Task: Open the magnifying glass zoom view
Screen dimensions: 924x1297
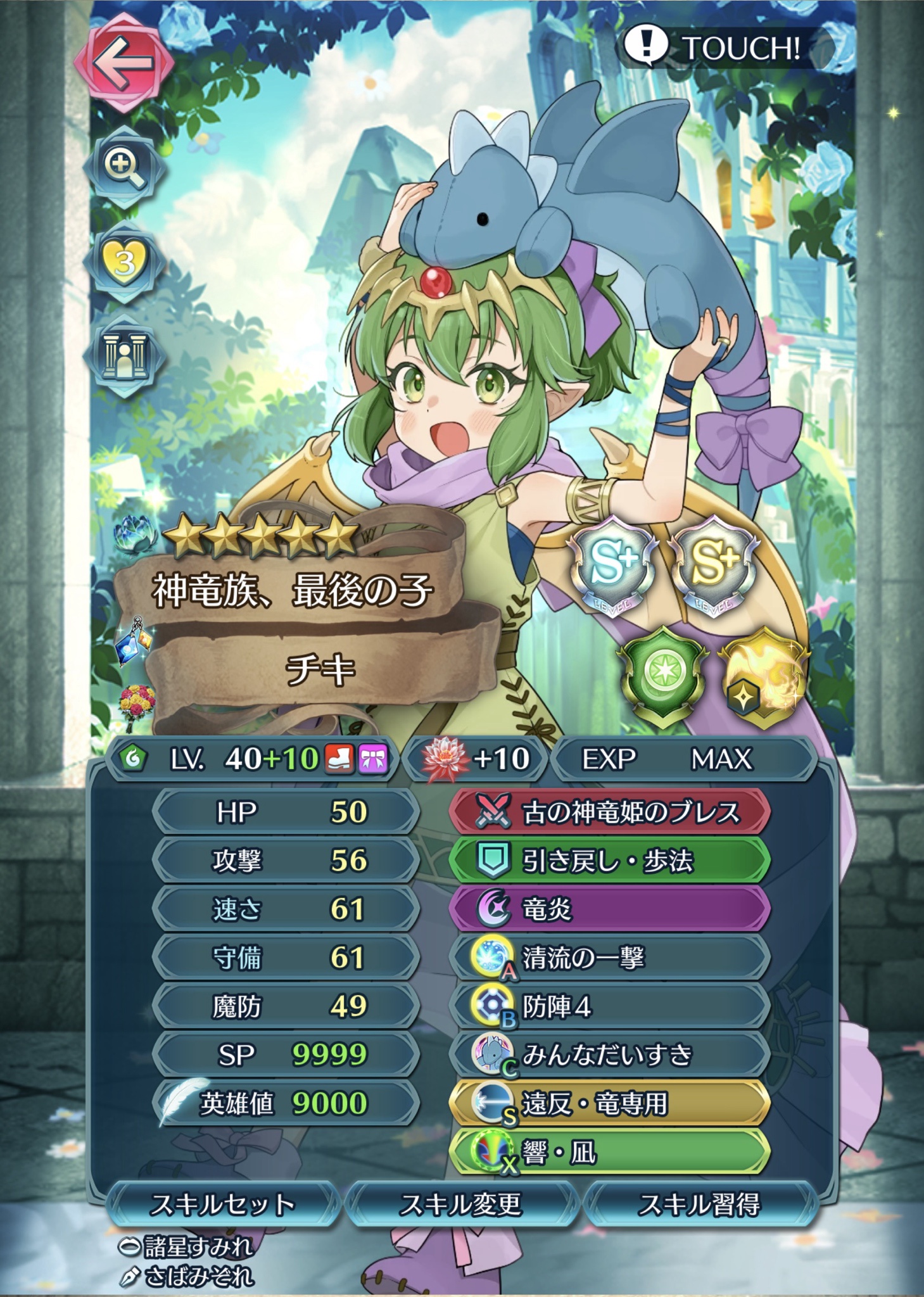Action: coord(123,167)
